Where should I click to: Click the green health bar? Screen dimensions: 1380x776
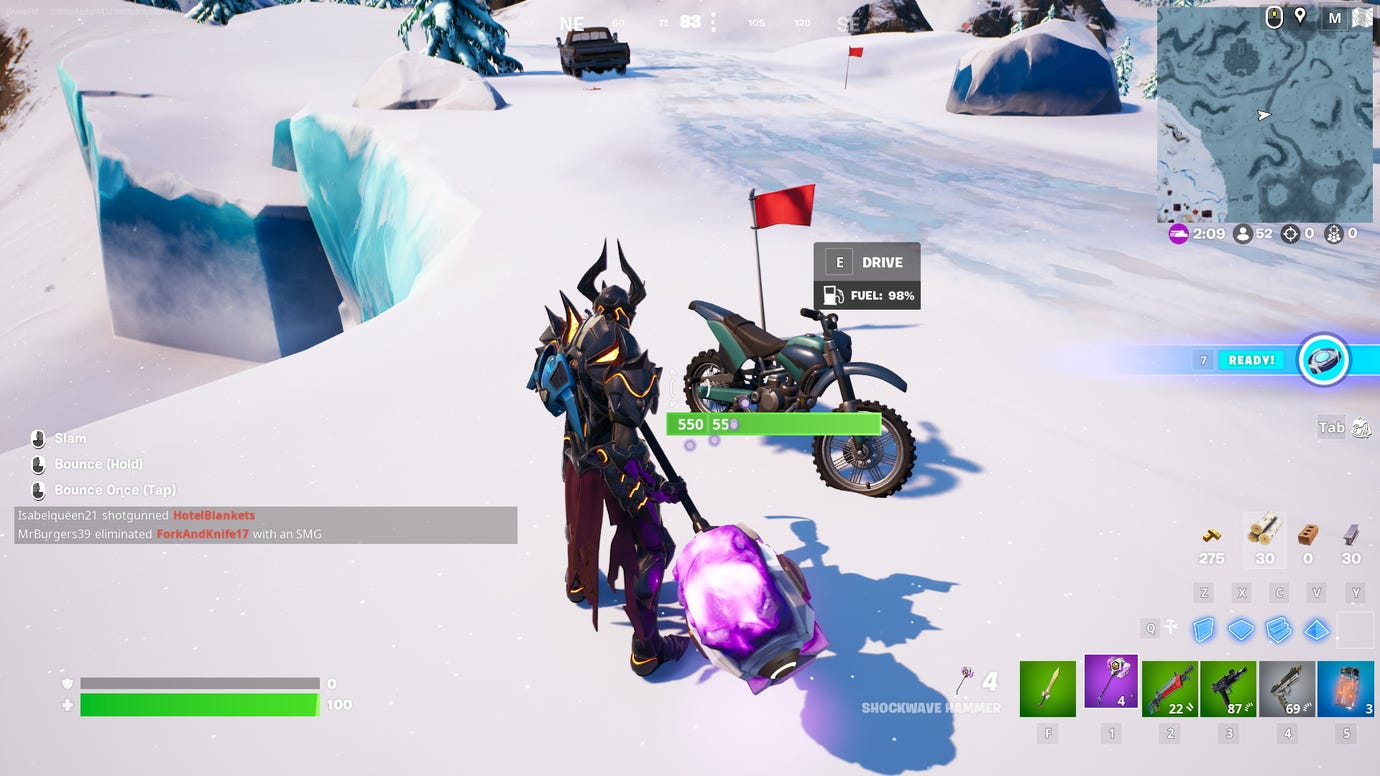(x=200, y=704)
